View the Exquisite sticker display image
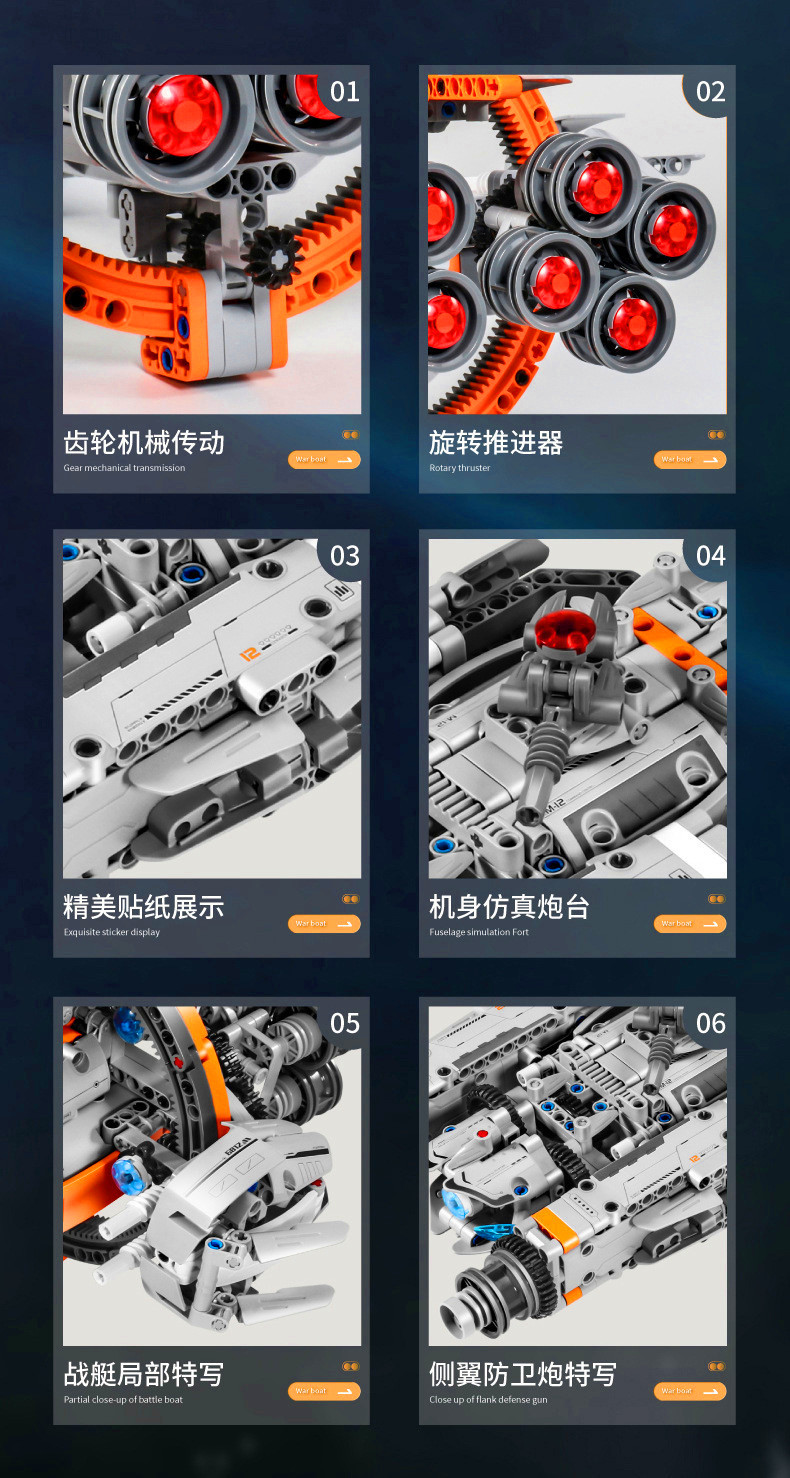 [x=212, y=708]
